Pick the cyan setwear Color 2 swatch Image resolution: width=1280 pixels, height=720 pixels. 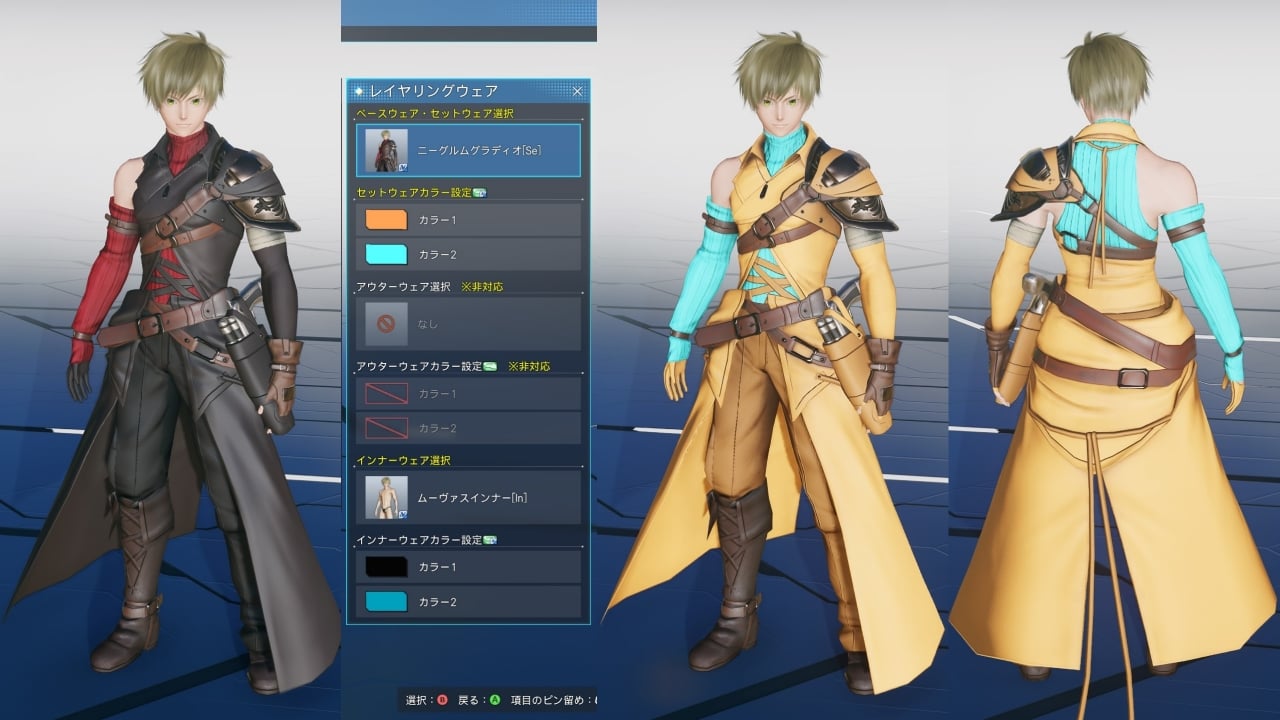387,254
